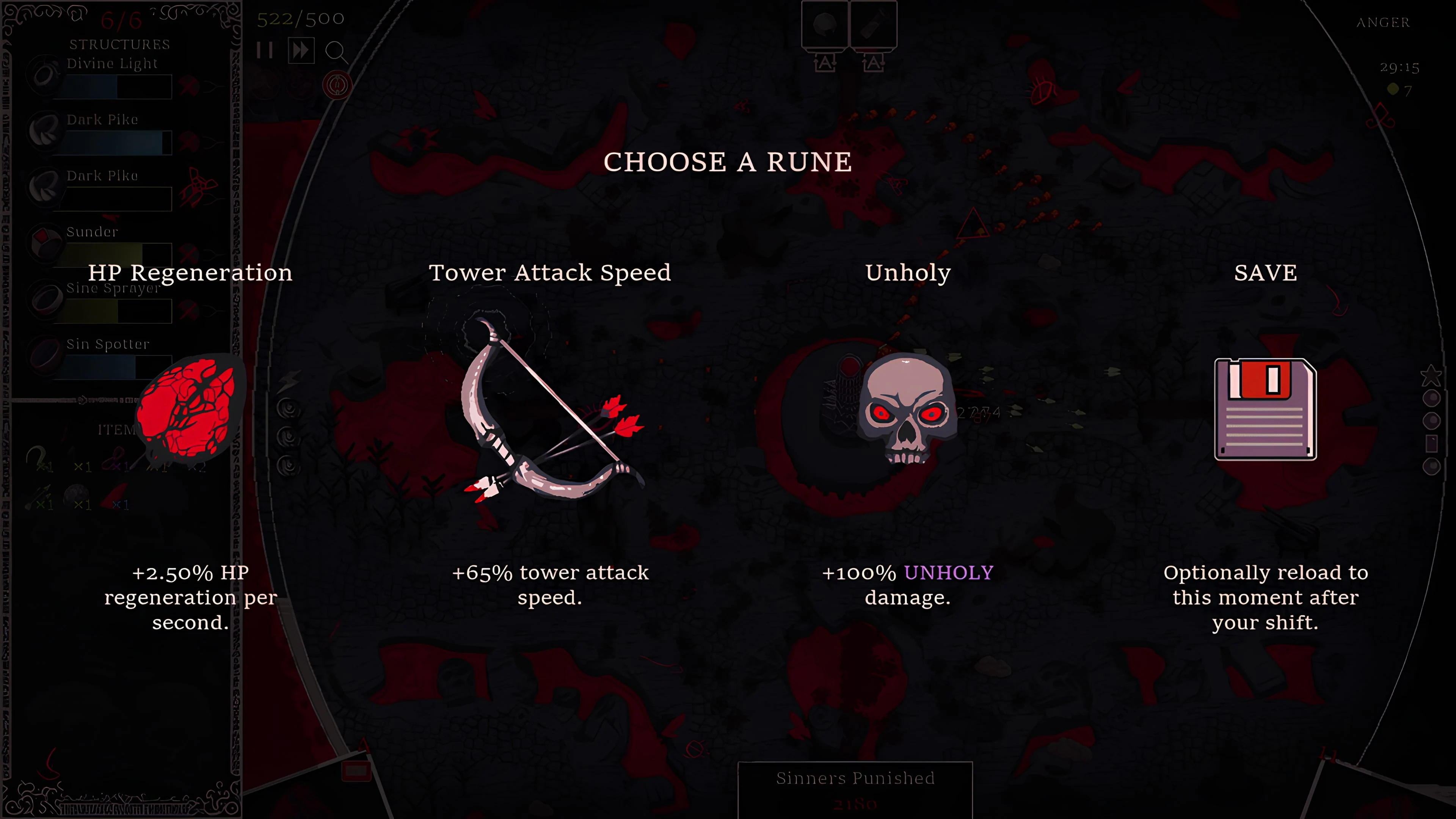This screenshot has height=819, width=1456.
Task: Click the star icon on the right edge
Action: 1432,375
